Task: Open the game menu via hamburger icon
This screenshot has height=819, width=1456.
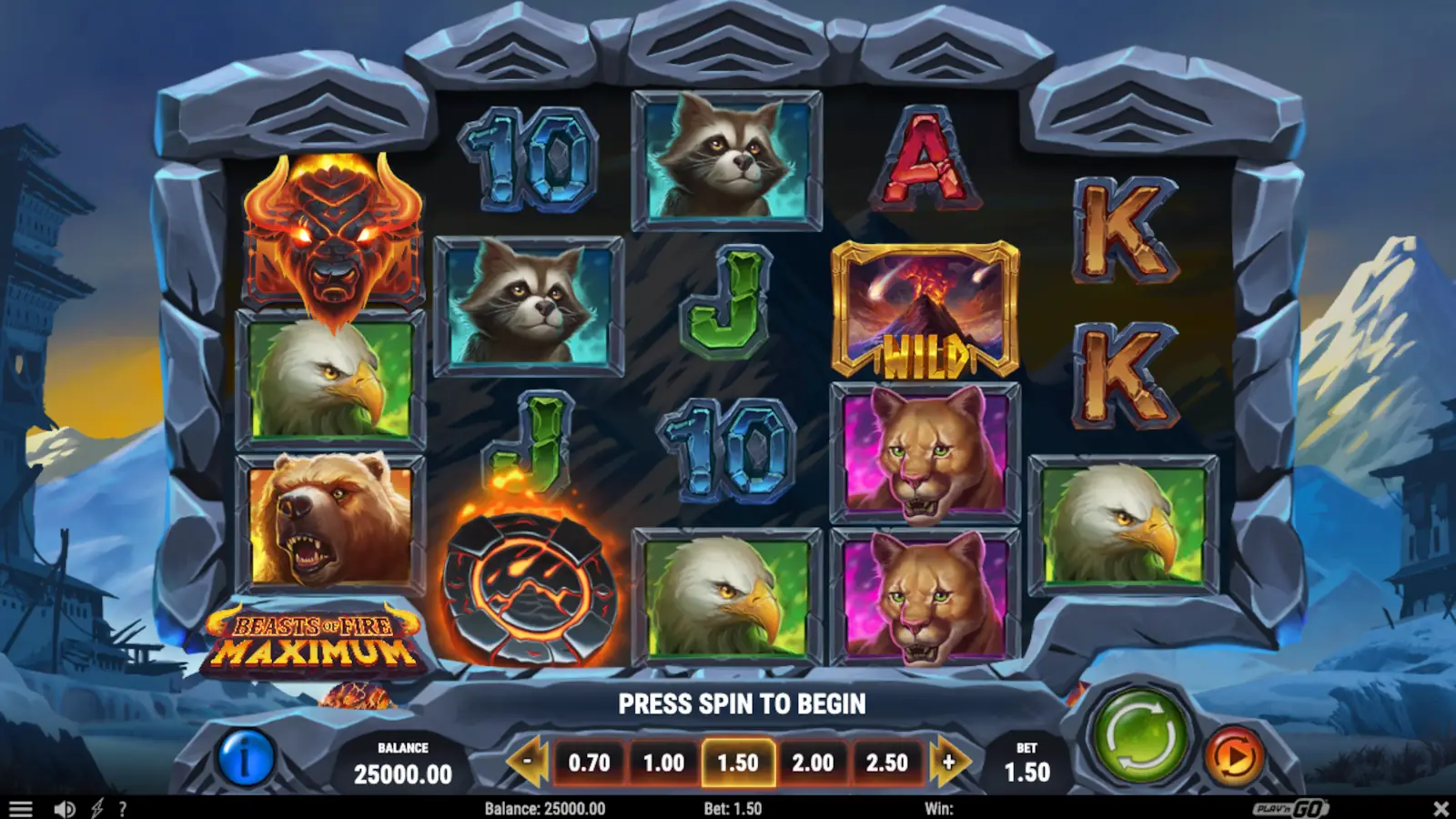Action: 23,807
